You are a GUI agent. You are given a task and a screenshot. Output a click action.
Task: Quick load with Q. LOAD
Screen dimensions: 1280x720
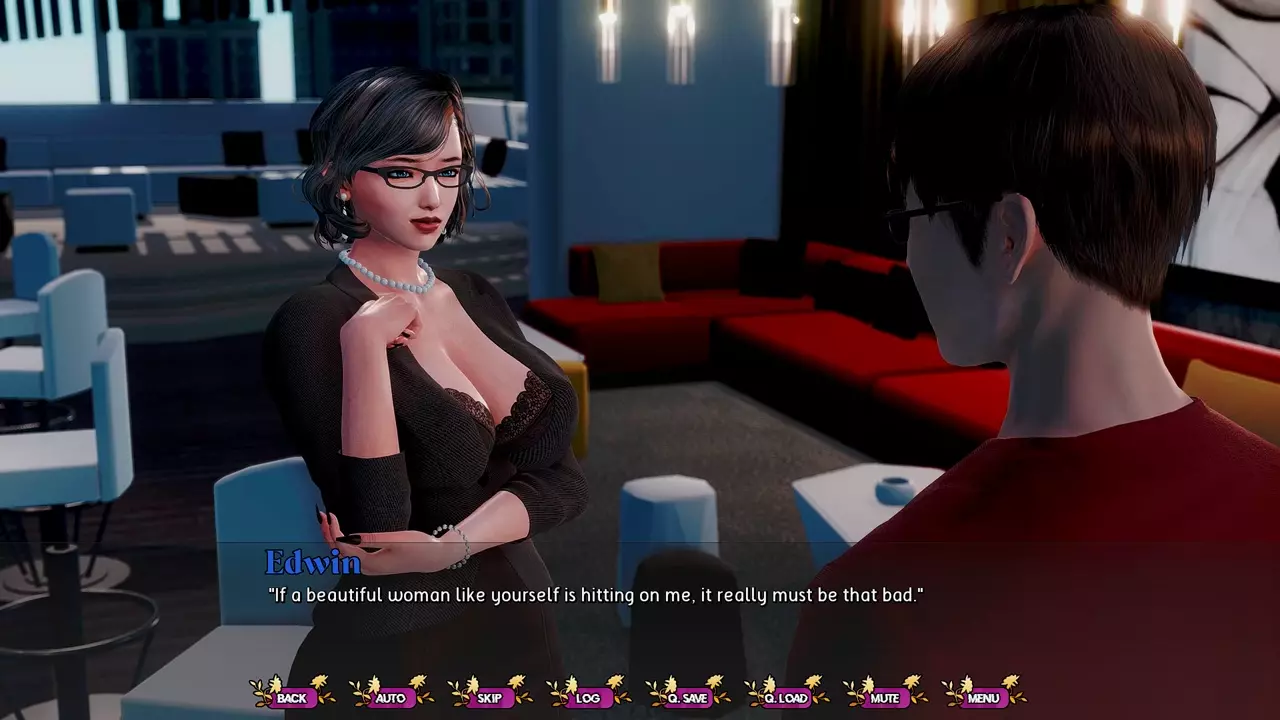pos(786,697)
